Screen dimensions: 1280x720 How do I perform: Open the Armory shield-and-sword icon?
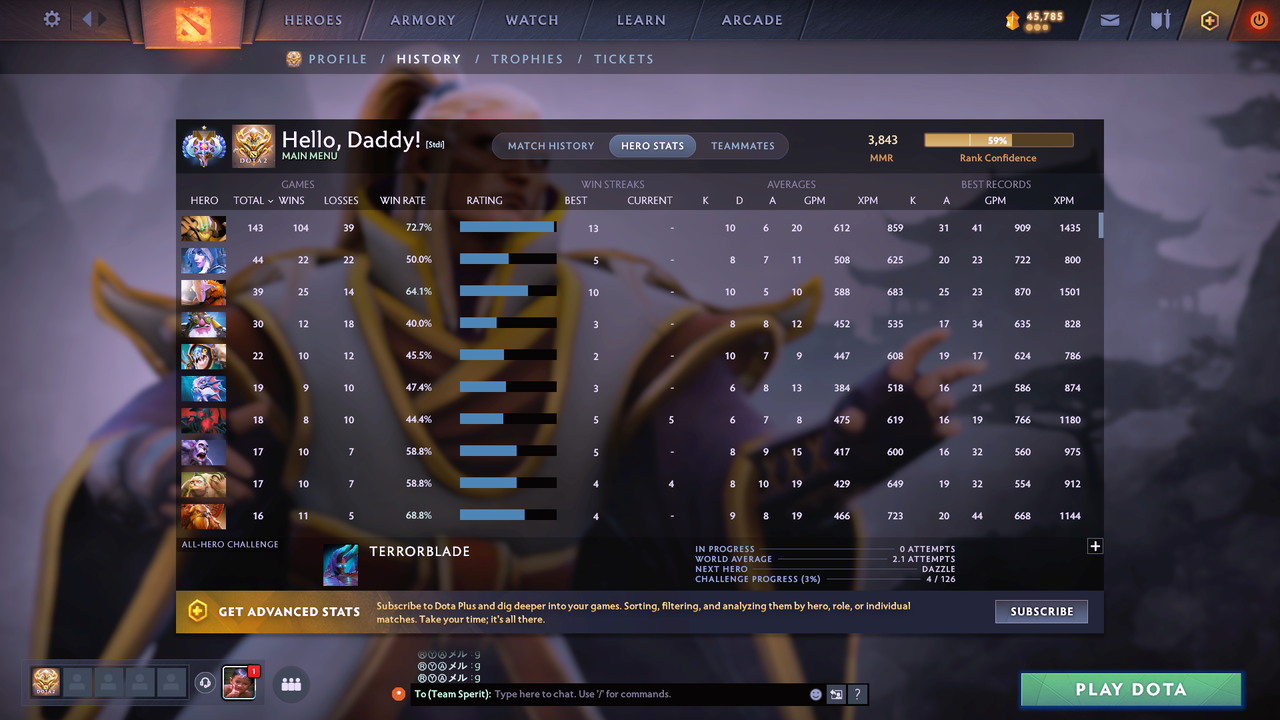tap(1159, 19)
